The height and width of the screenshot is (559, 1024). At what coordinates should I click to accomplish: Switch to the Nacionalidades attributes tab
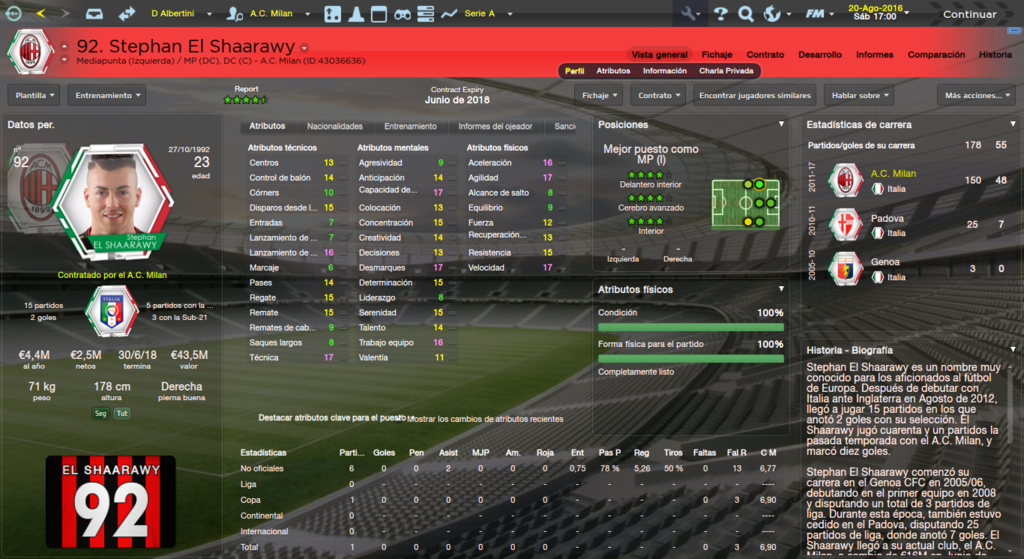(x=335, y=127)
